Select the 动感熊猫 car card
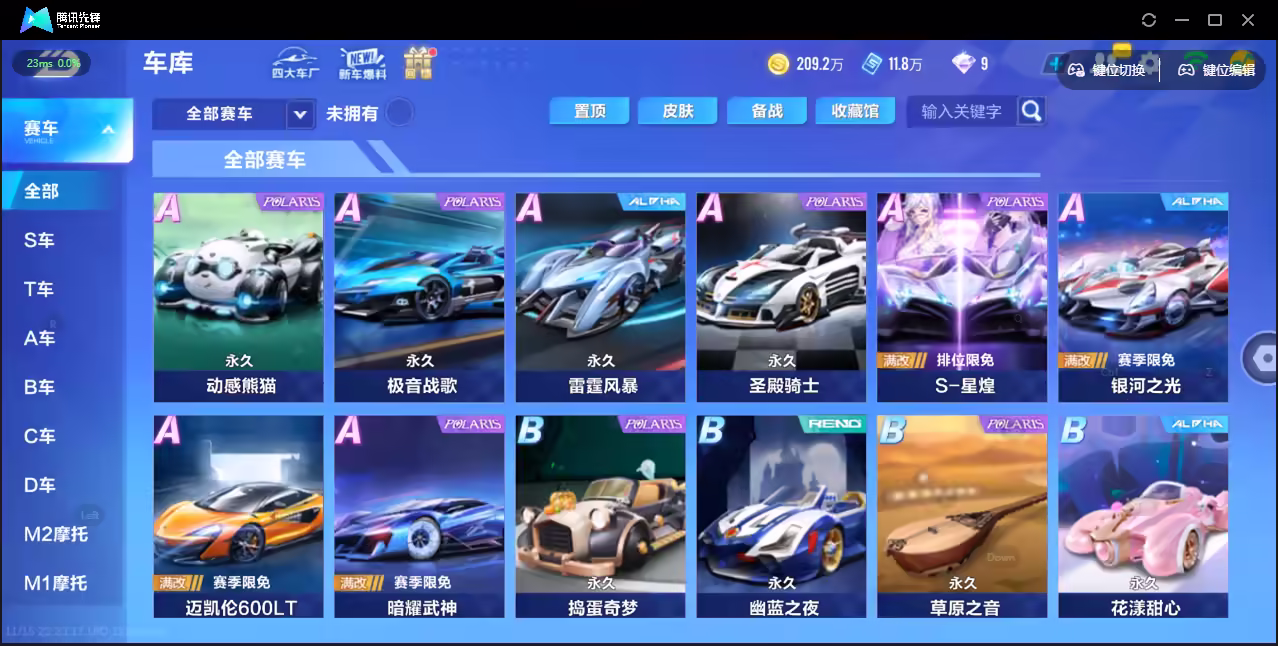 coord(239,297)
